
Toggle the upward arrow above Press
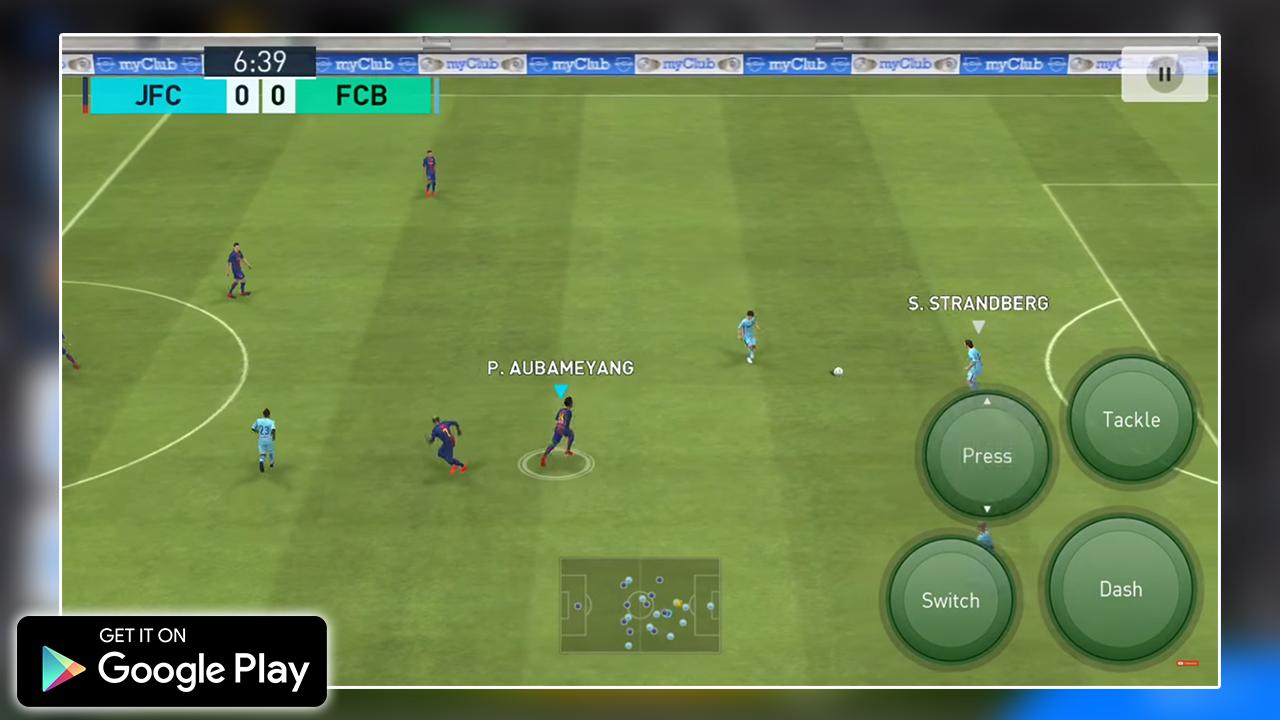tap(987, 402)
